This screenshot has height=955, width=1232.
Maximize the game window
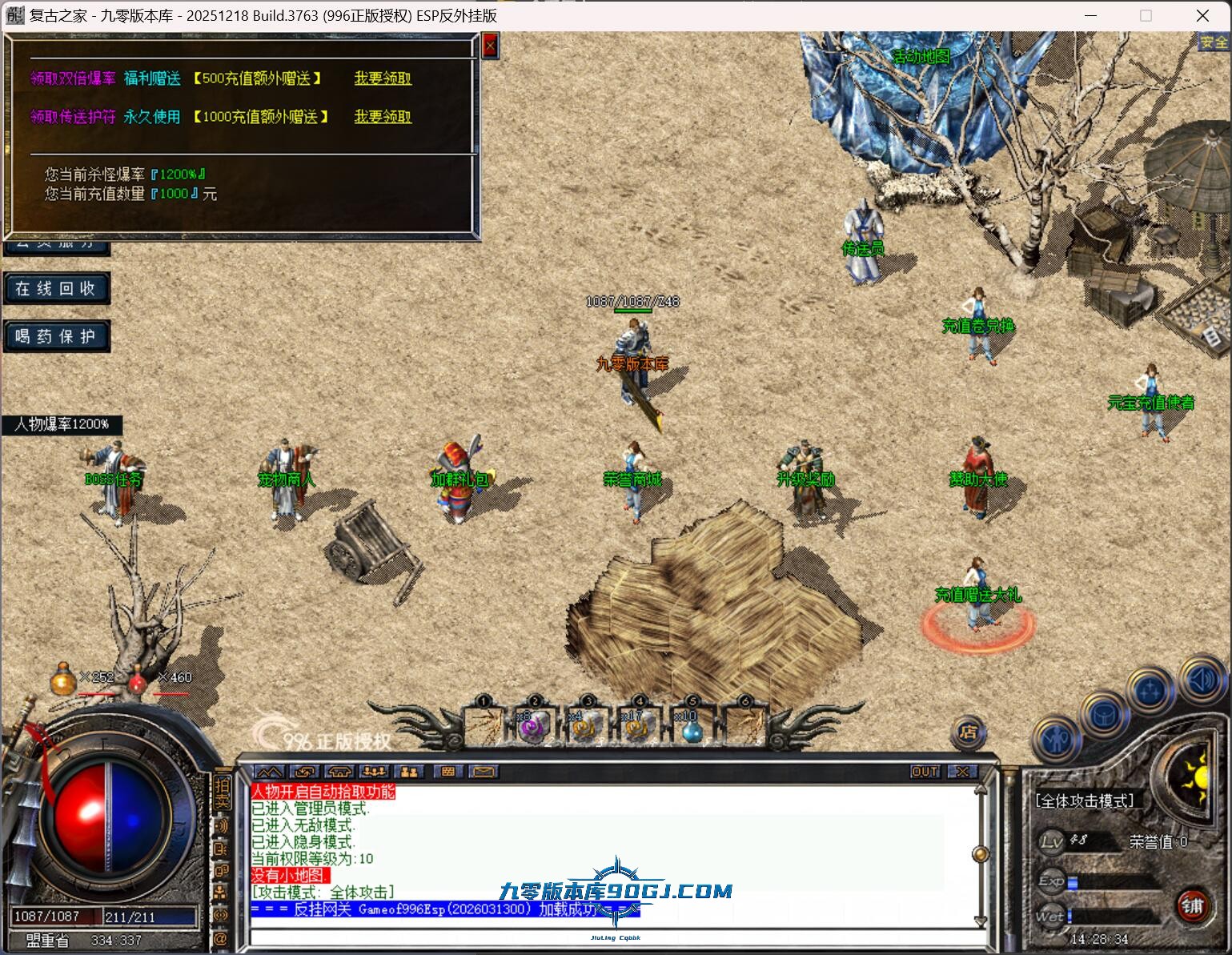1146,15
